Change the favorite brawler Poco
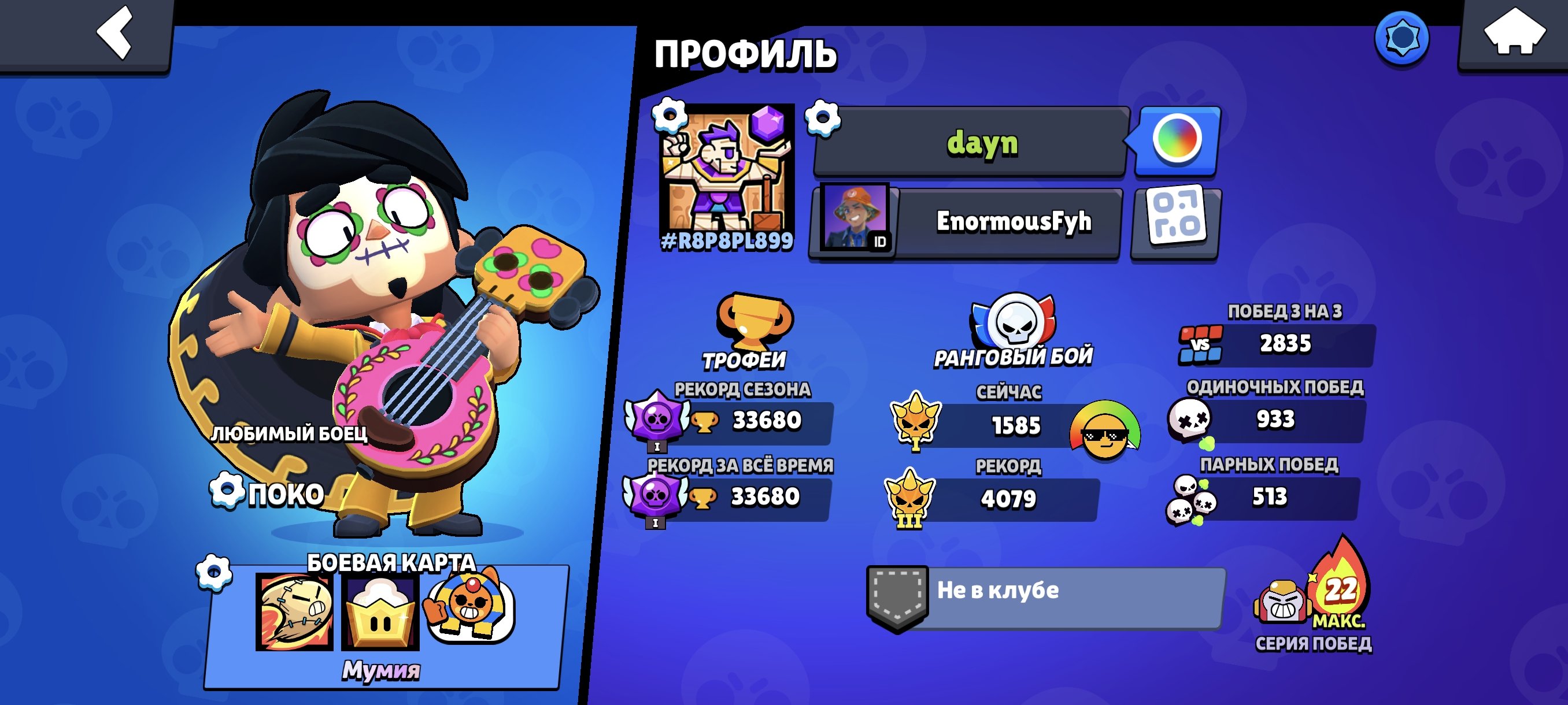 (268, 493)
